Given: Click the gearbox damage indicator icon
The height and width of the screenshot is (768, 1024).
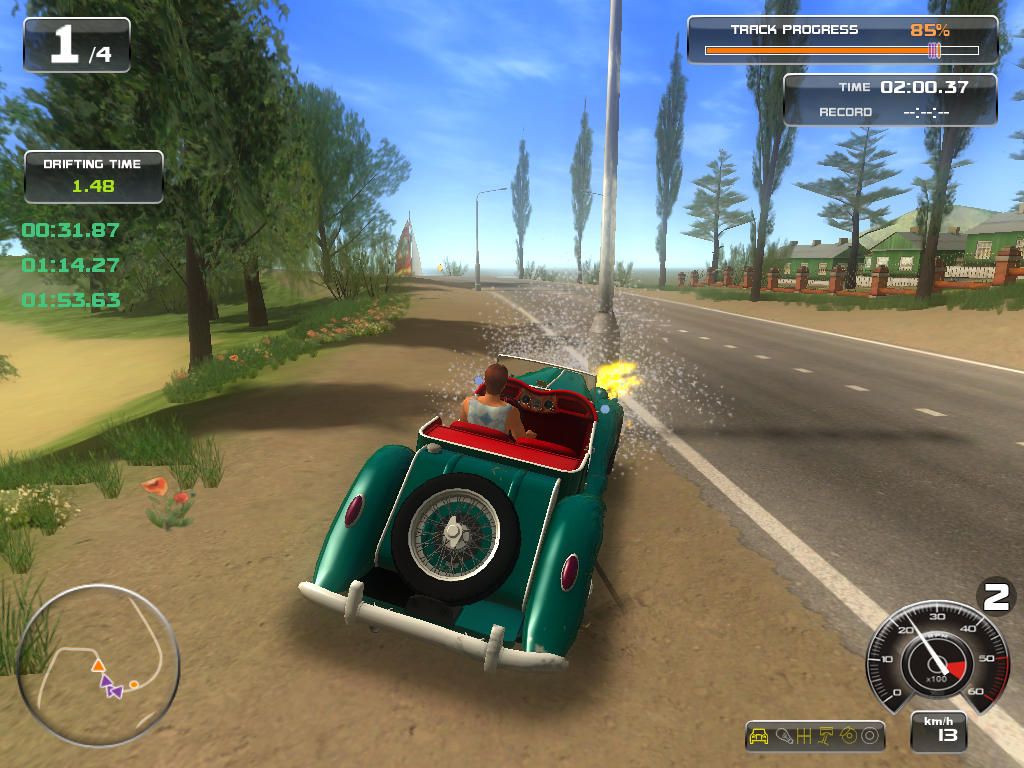Looking at the screenshot, I should [804, 737].
